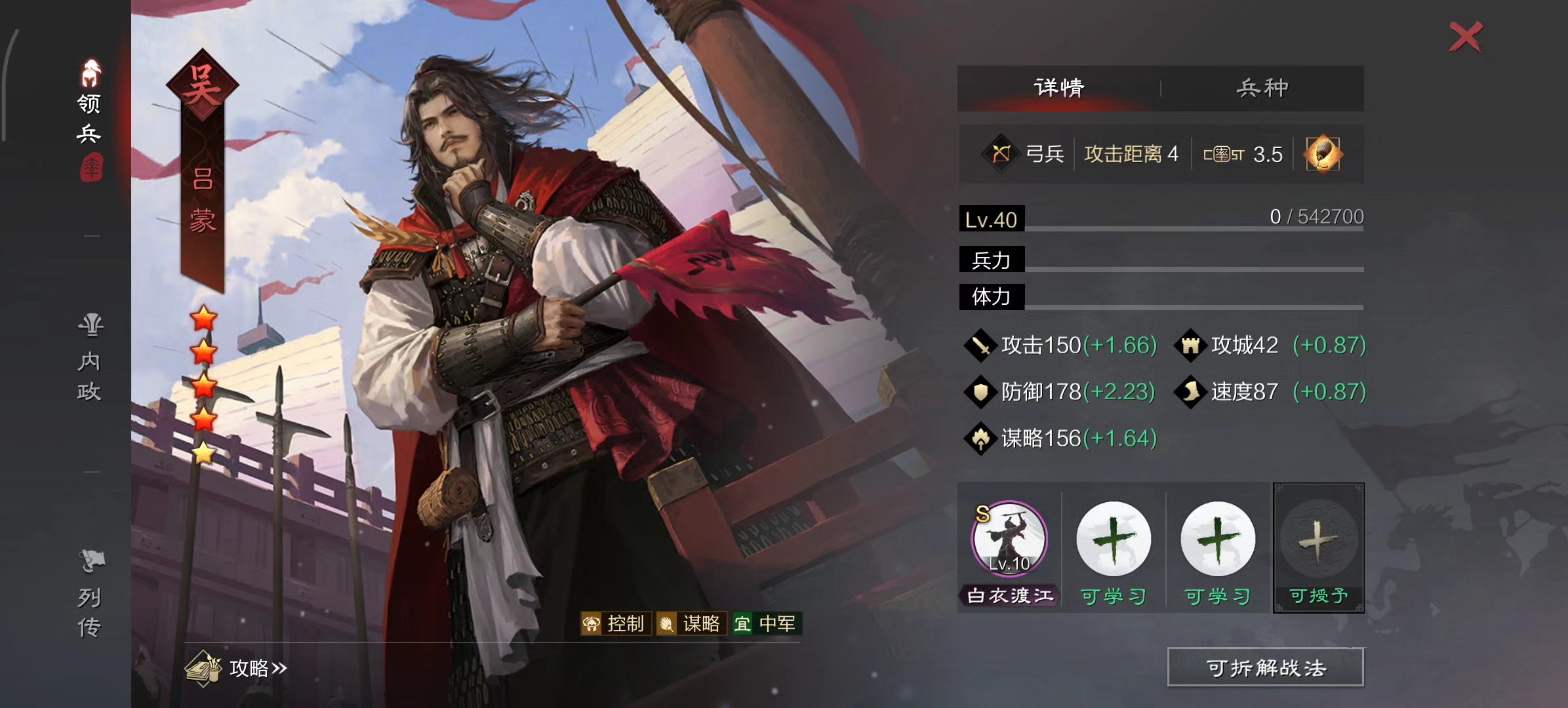Select the 白衣渡江 S-rank skill icon
The height and width of the screenshot is (708, 1568).
click(x=1008, y=538)
